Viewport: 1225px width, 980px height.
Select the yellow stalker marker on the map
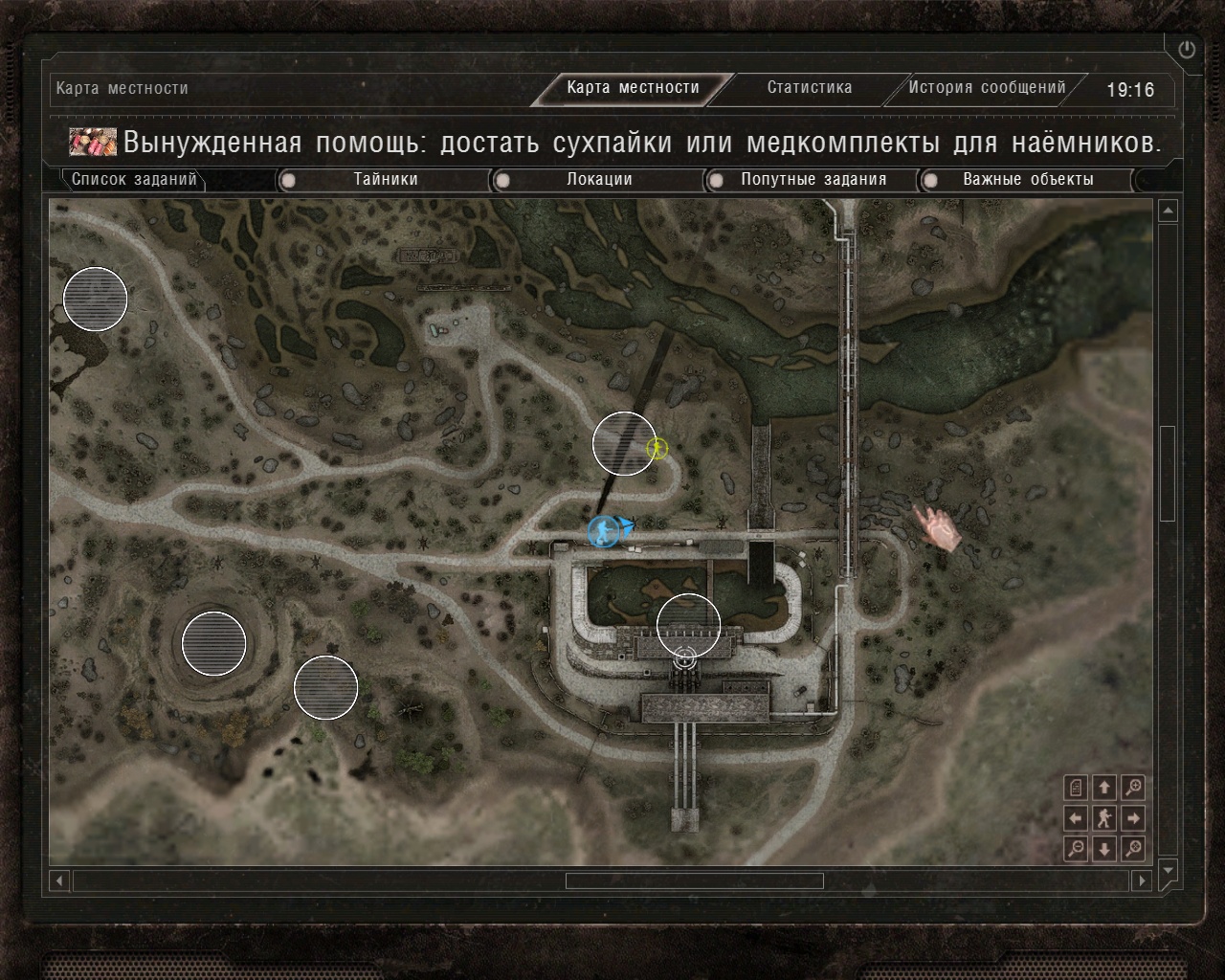[x=657, y=447]
